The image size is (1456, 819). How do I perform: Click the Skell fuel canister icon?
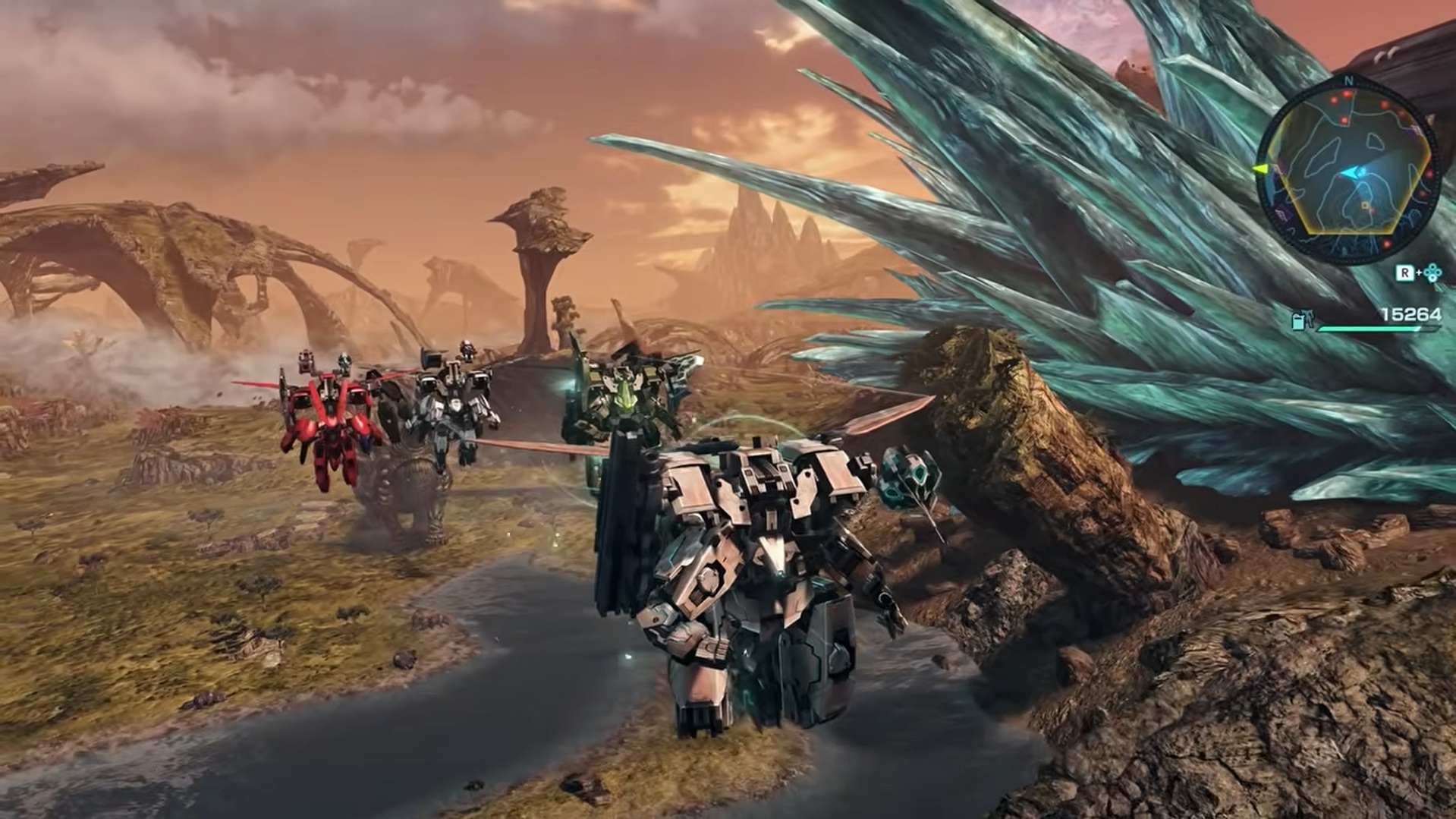(1301, 320)
